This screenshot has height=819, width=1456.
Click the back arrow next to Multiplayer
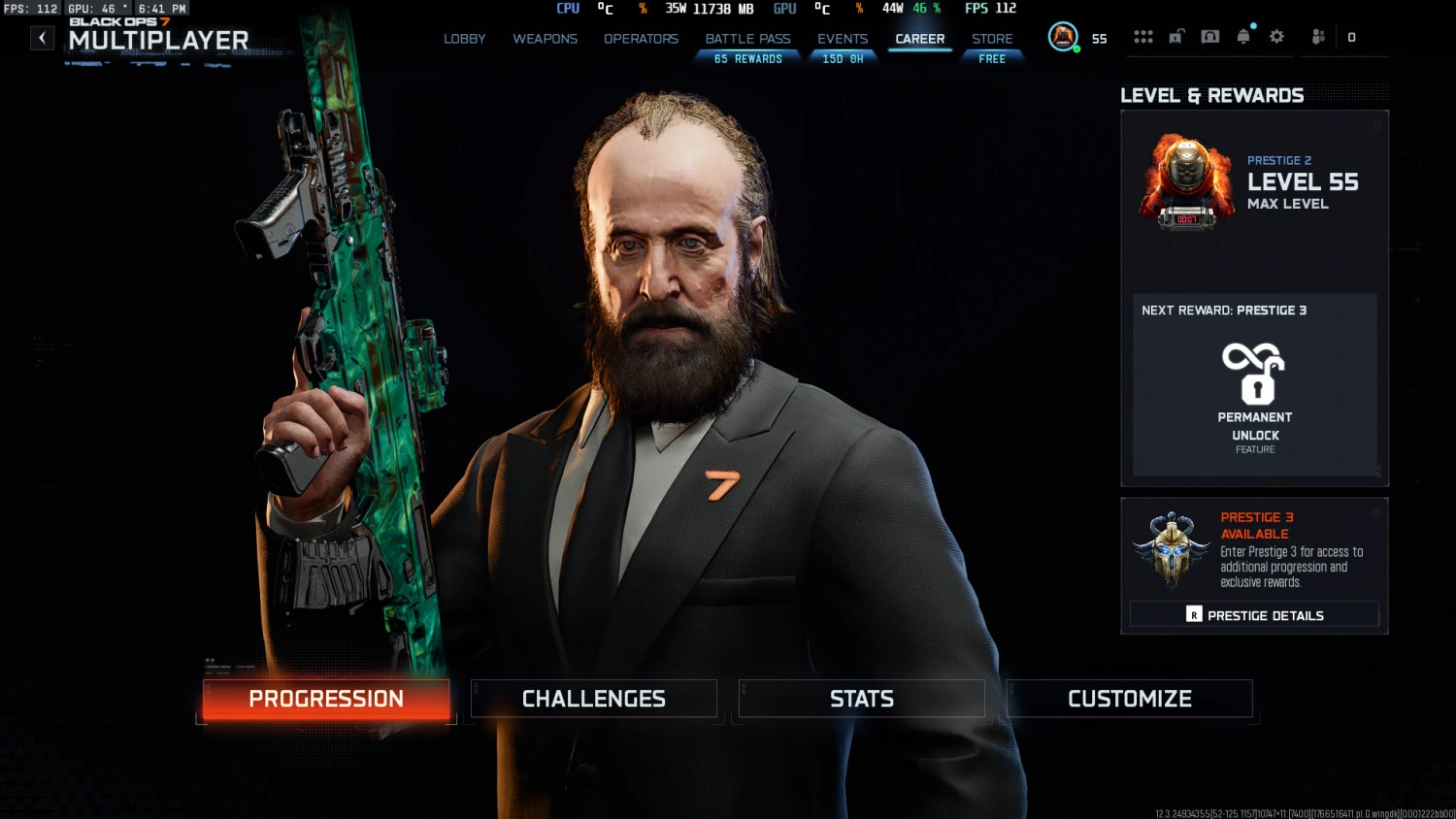coord(41,37)
